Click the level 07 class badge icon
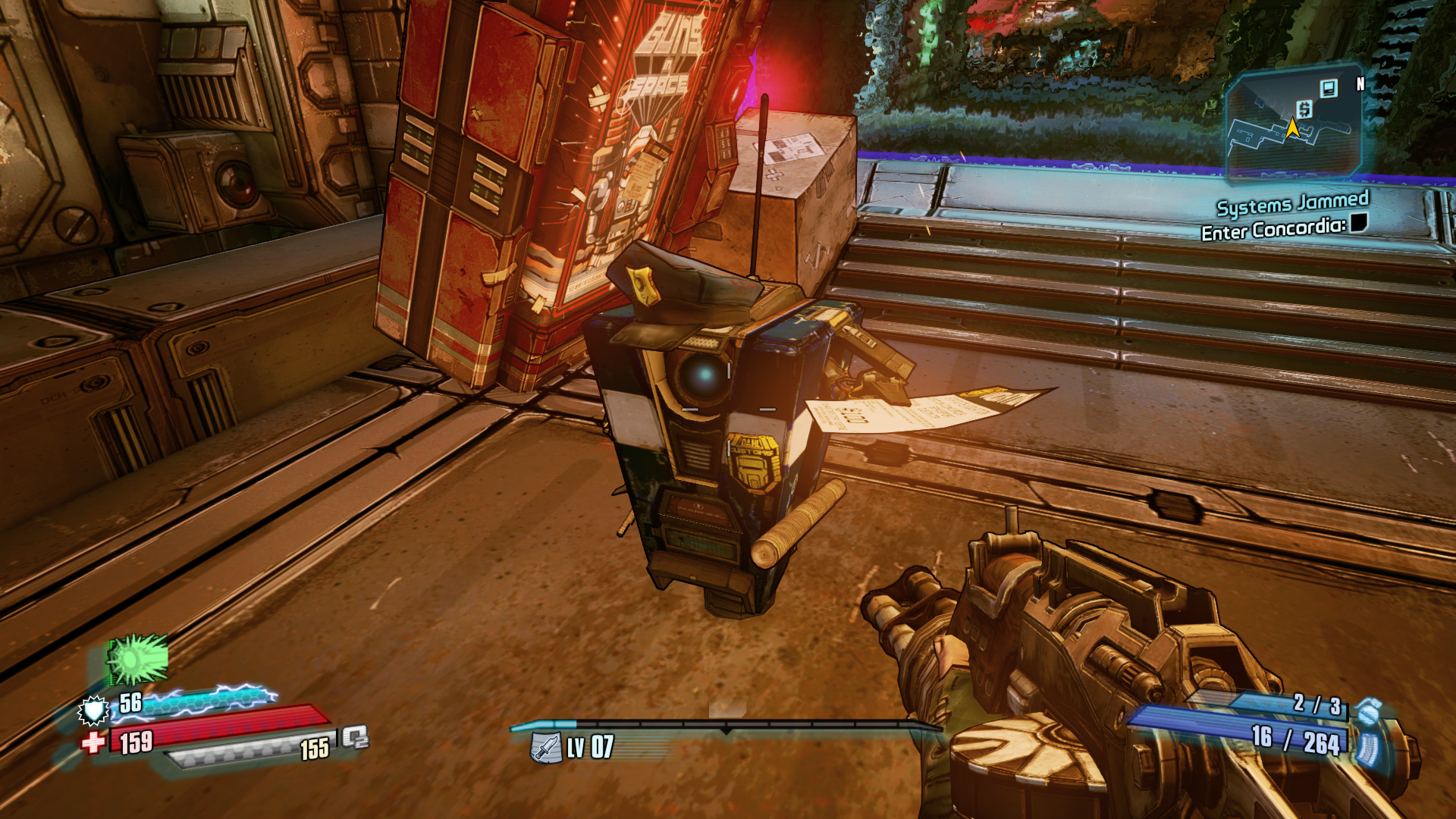 pos(544,748)
